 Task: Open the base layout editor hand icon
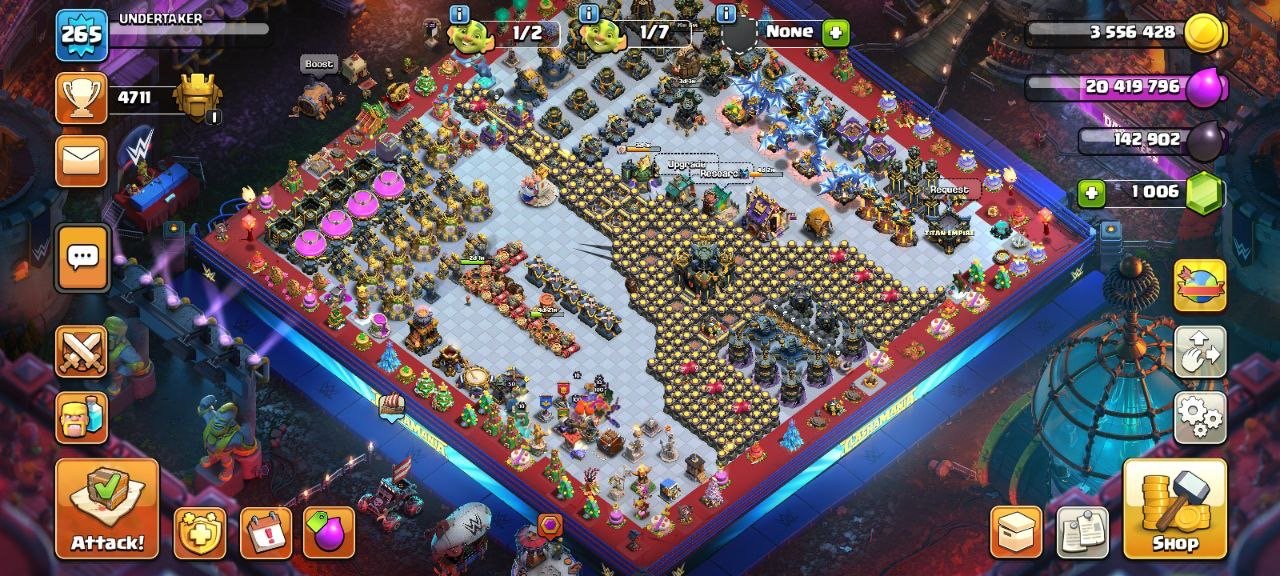(1200, 352)
